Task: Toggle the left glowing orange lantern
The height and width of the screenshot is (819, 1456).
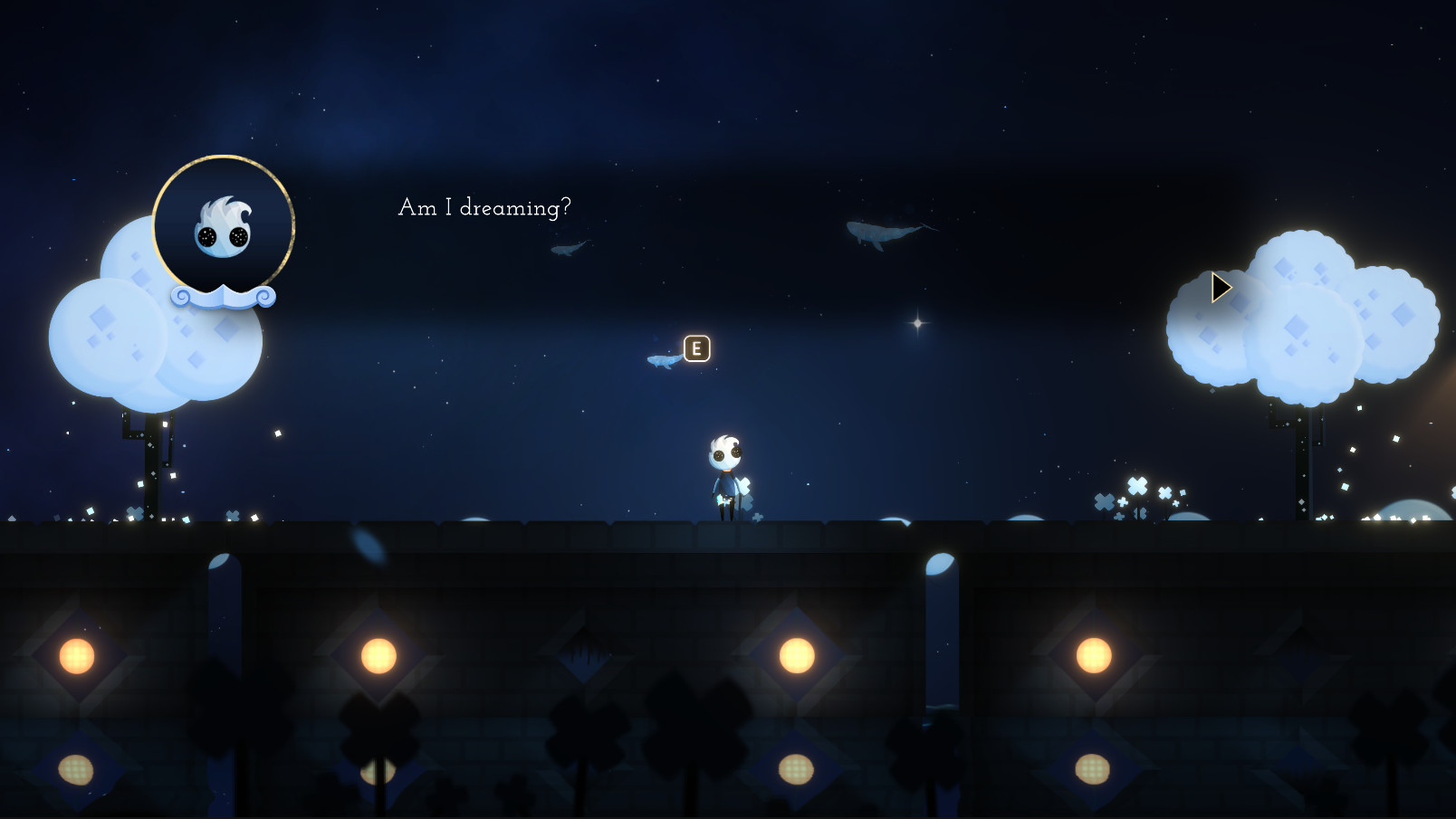Action: [77, 655]
